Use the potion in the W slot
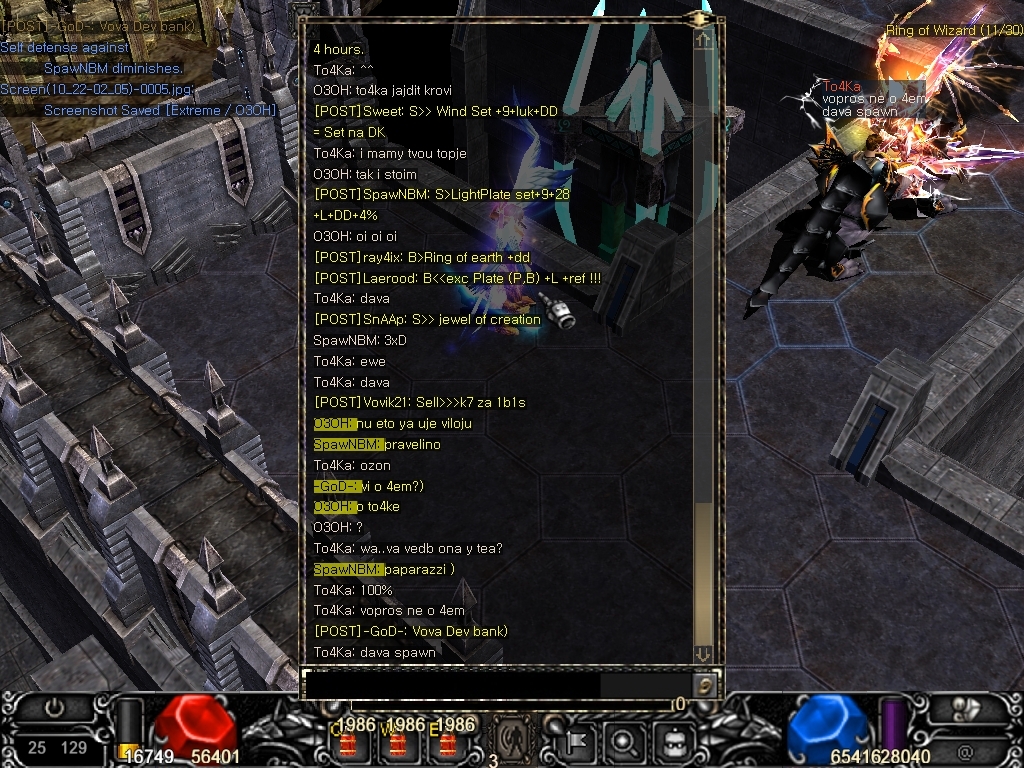Screen dimensions: 1024x768 [397, 743]
